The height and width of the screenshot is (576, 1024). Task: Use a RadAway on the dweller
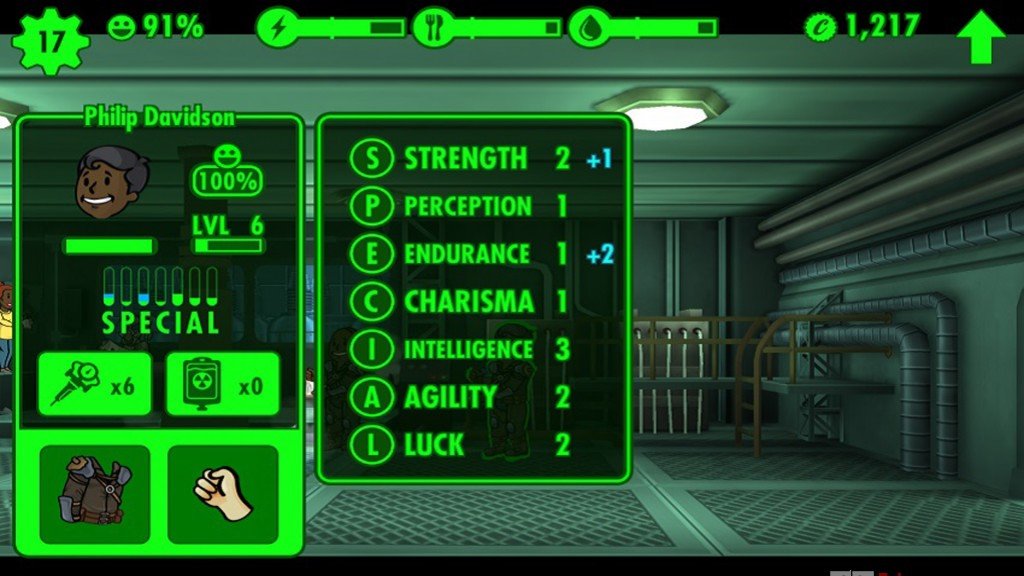point(222,384)
